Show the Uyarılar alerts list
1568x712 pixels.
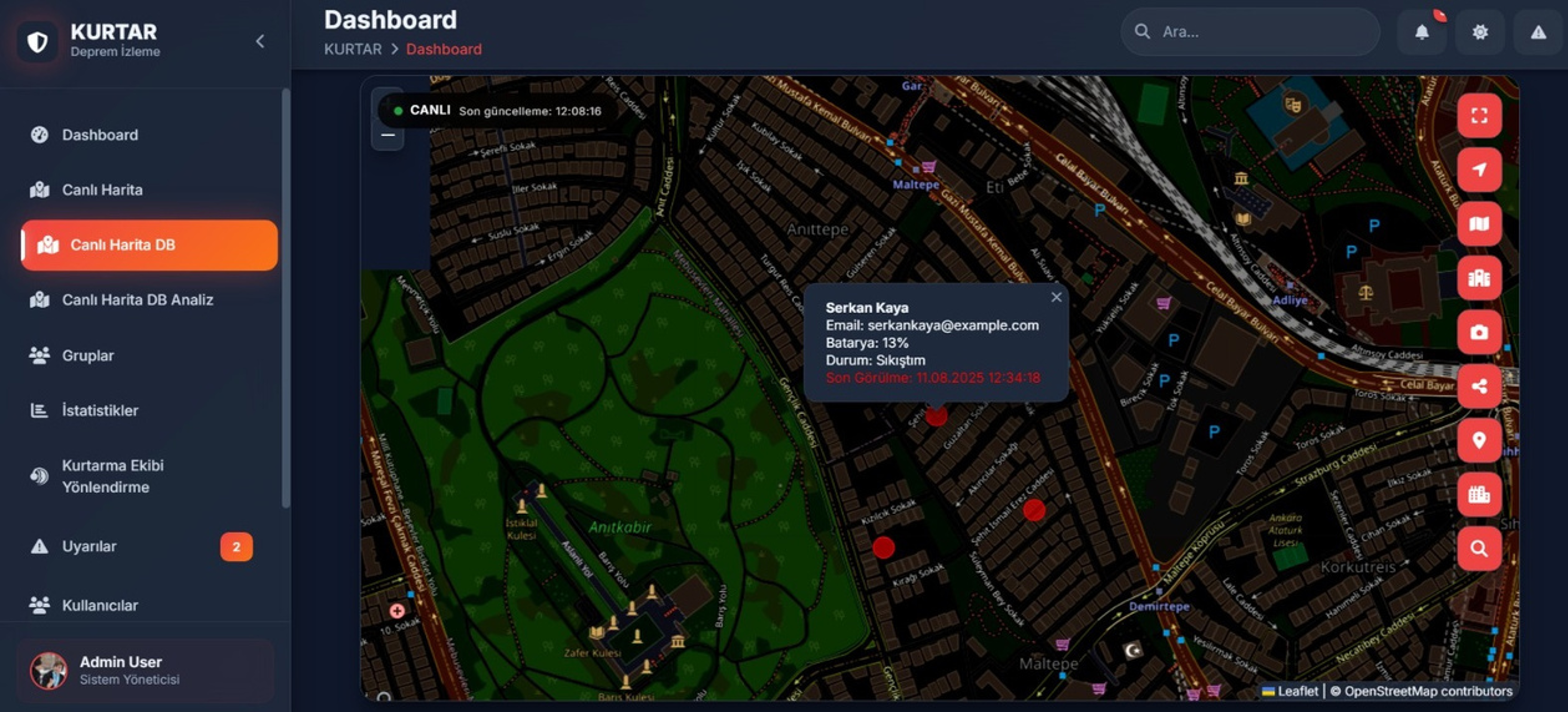(89, 546)
